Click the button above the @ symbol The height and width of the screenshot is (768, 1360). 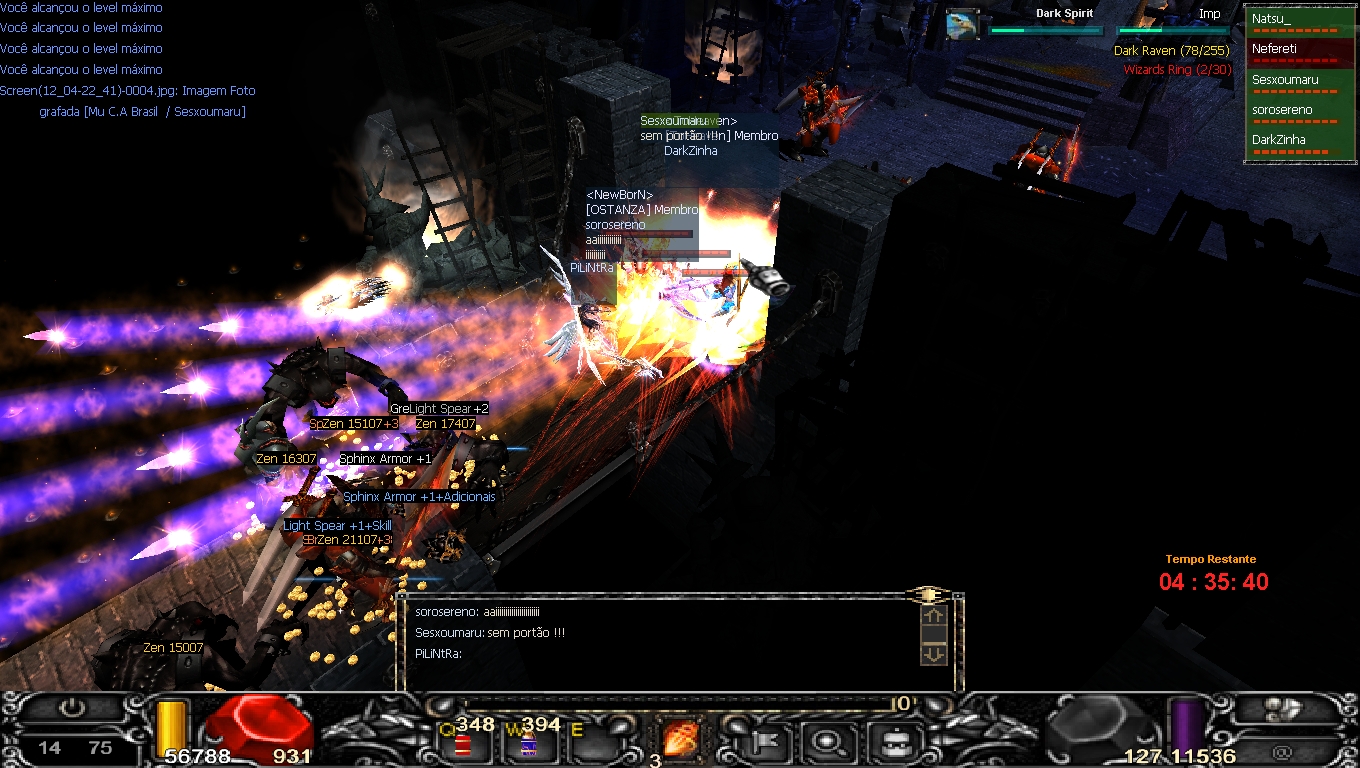click(x=1284, y=708)
